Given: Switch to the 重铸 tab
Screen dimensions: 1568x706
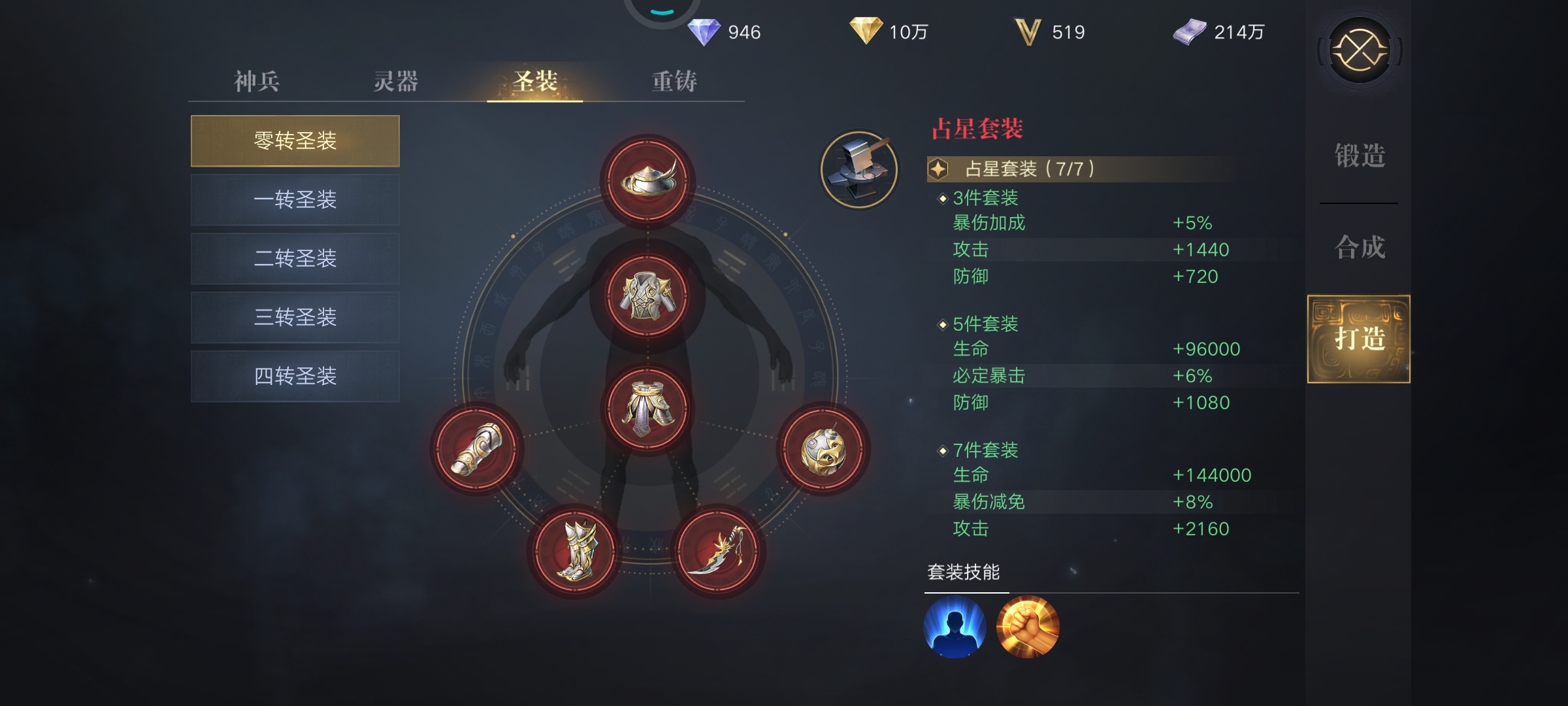Looking at the screenshot, I should (x=673, y=81).
